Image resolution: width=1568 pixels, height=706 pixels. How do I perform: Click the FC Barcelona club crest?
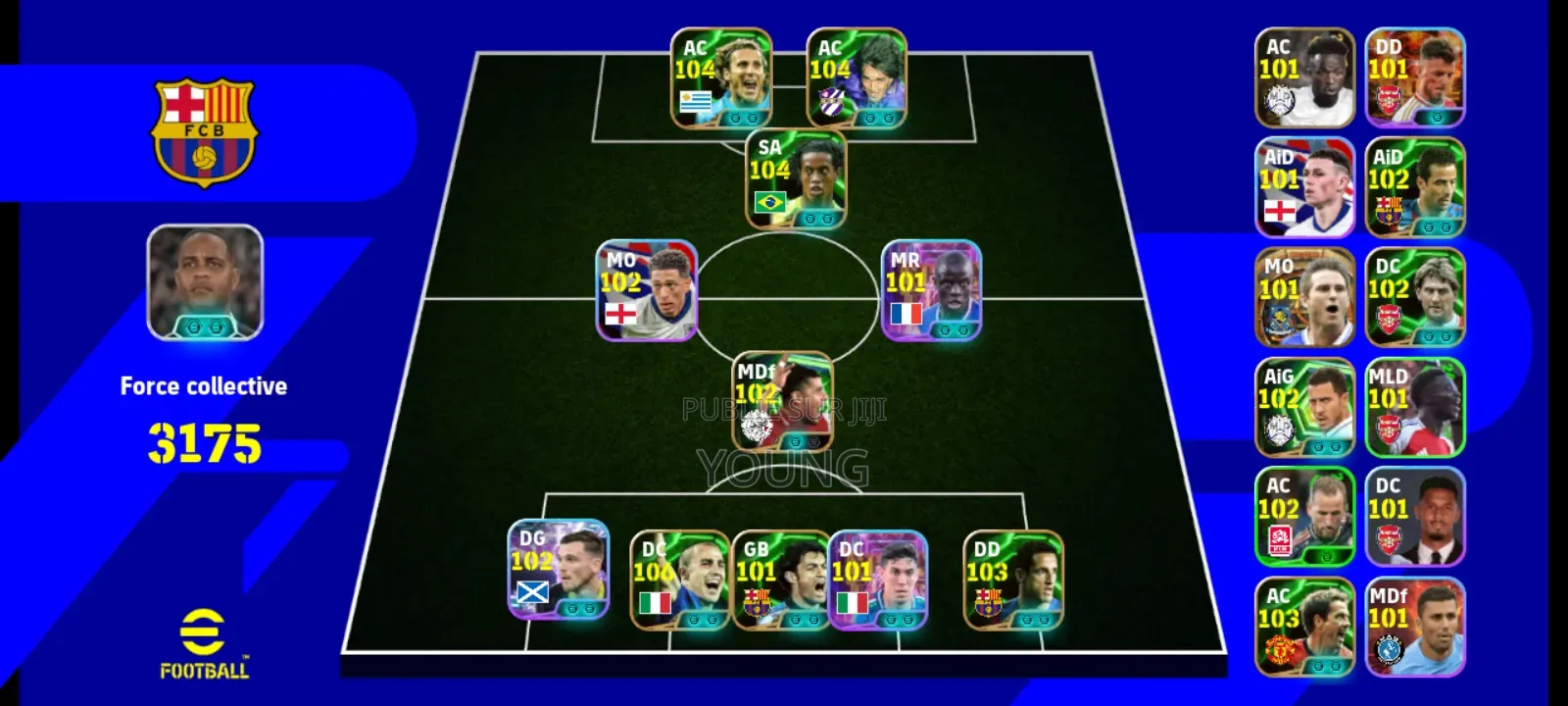(203, 124)
